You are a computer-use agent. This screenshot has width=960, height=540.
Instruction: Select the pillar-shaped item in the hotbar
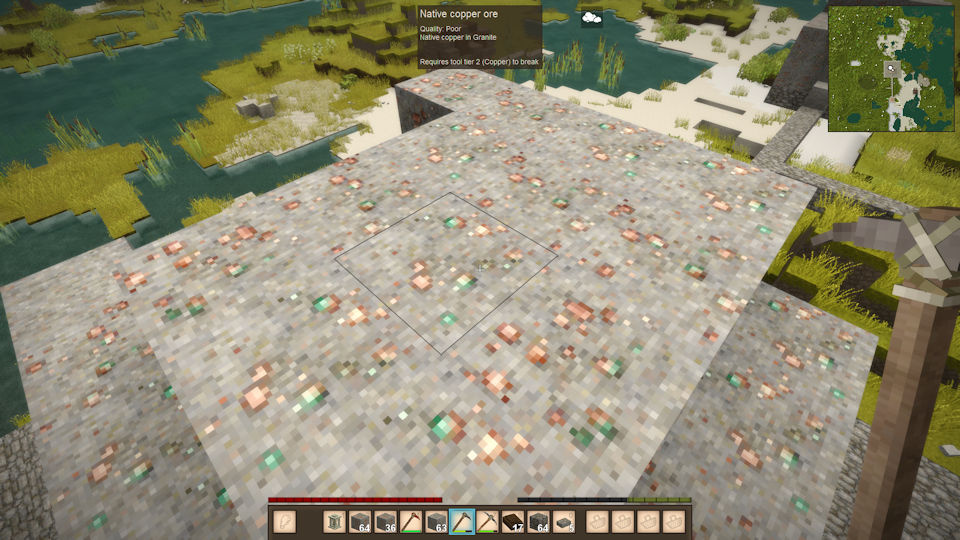pos(334,521)
